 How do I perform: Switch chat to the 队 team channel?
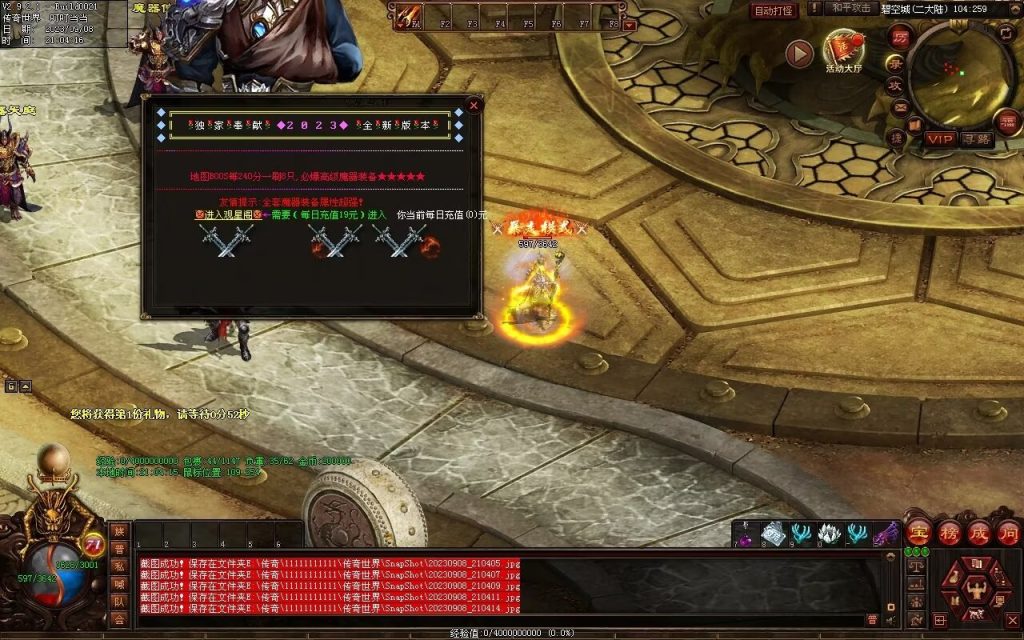click(119, 601)
